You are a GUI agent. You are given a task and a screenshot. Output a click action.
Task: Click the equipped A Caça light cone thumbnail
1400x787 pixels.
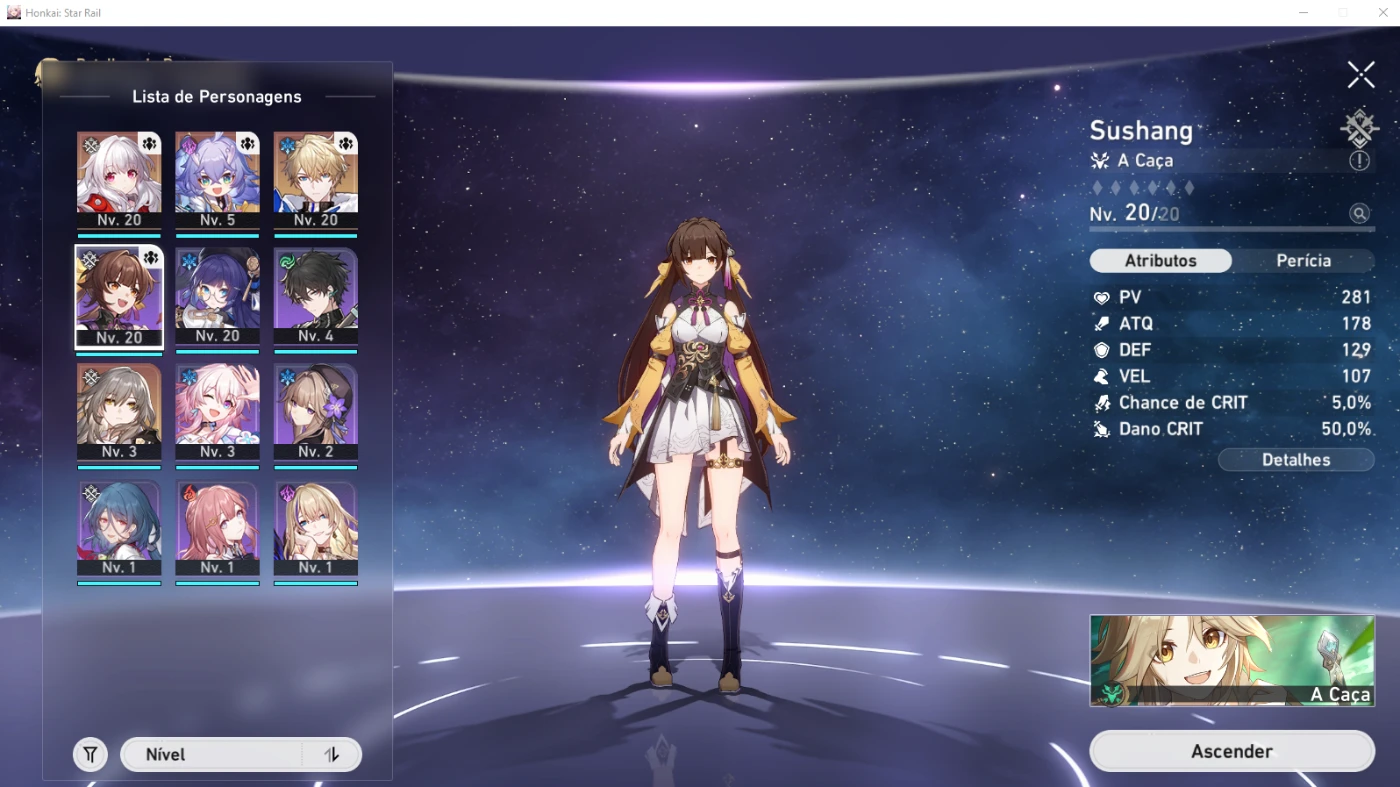coord(1231,659)
